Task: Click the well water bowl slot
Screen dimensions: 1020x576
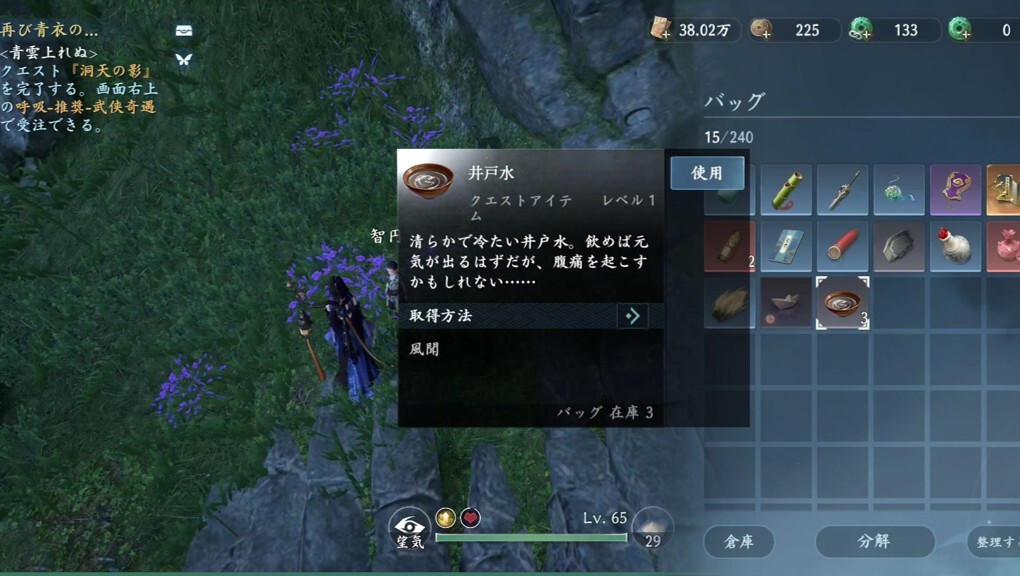Action: pos(842,303)
